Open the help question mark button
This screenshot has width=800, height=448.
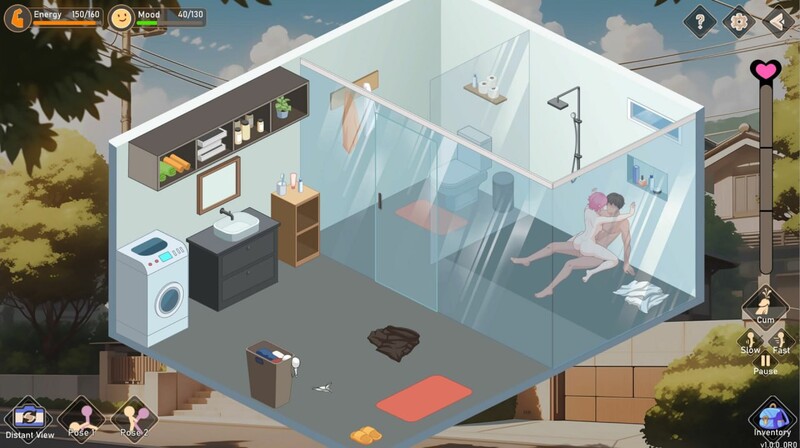click(700, 20)
